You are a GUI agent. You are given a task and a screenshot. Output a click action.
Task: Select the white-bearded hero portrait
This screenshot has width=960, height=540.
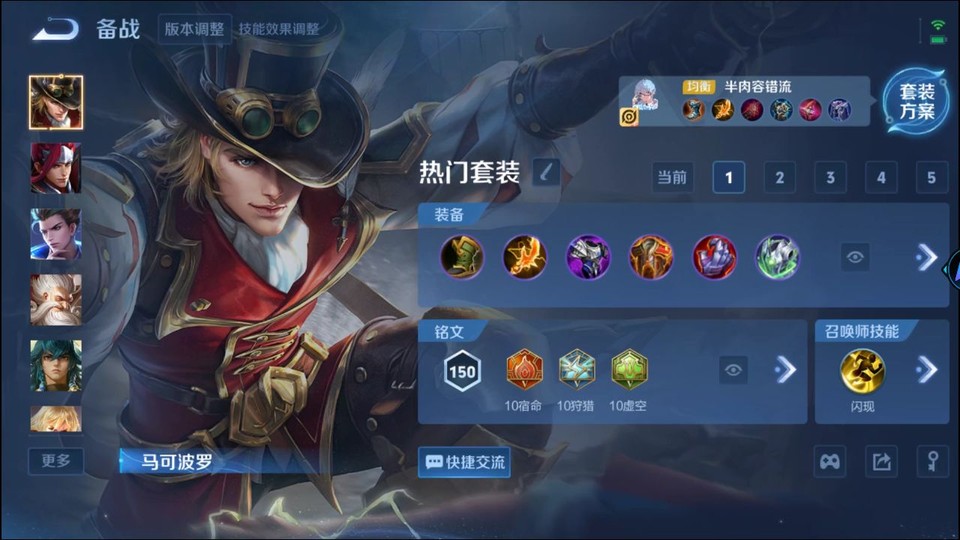coord(56,300)
